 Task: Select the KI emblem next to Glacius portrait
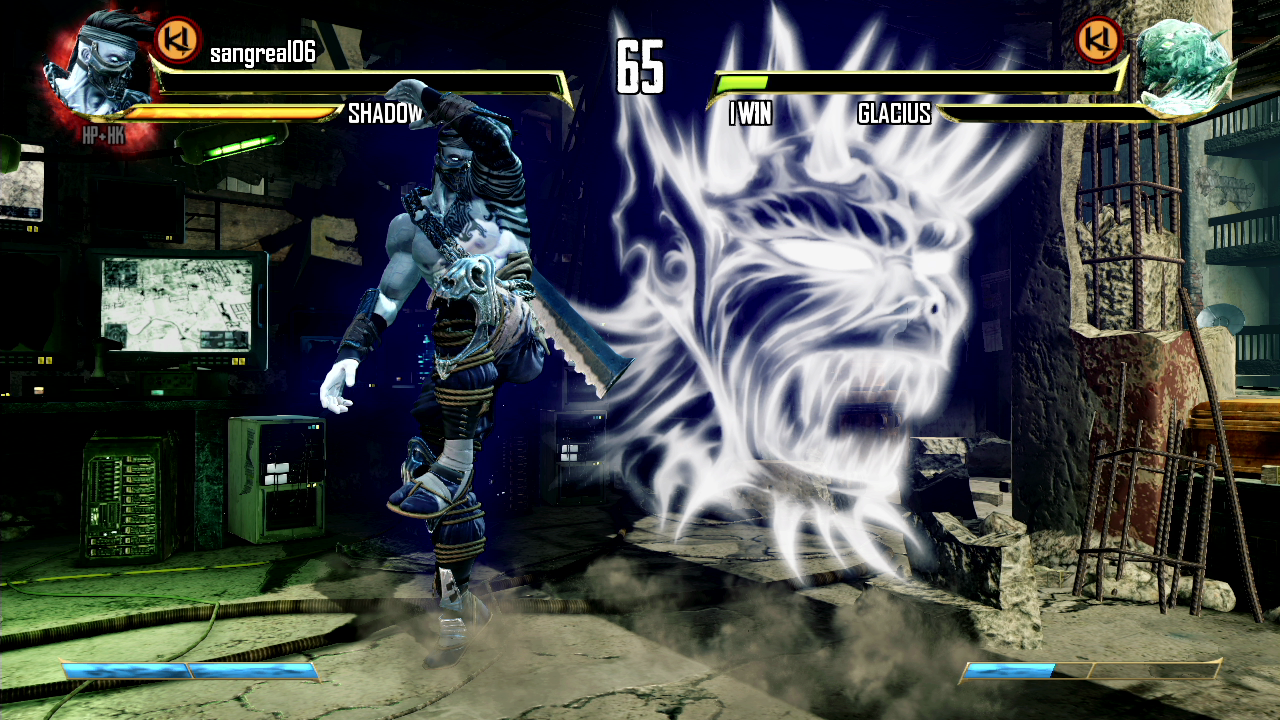1098,40
